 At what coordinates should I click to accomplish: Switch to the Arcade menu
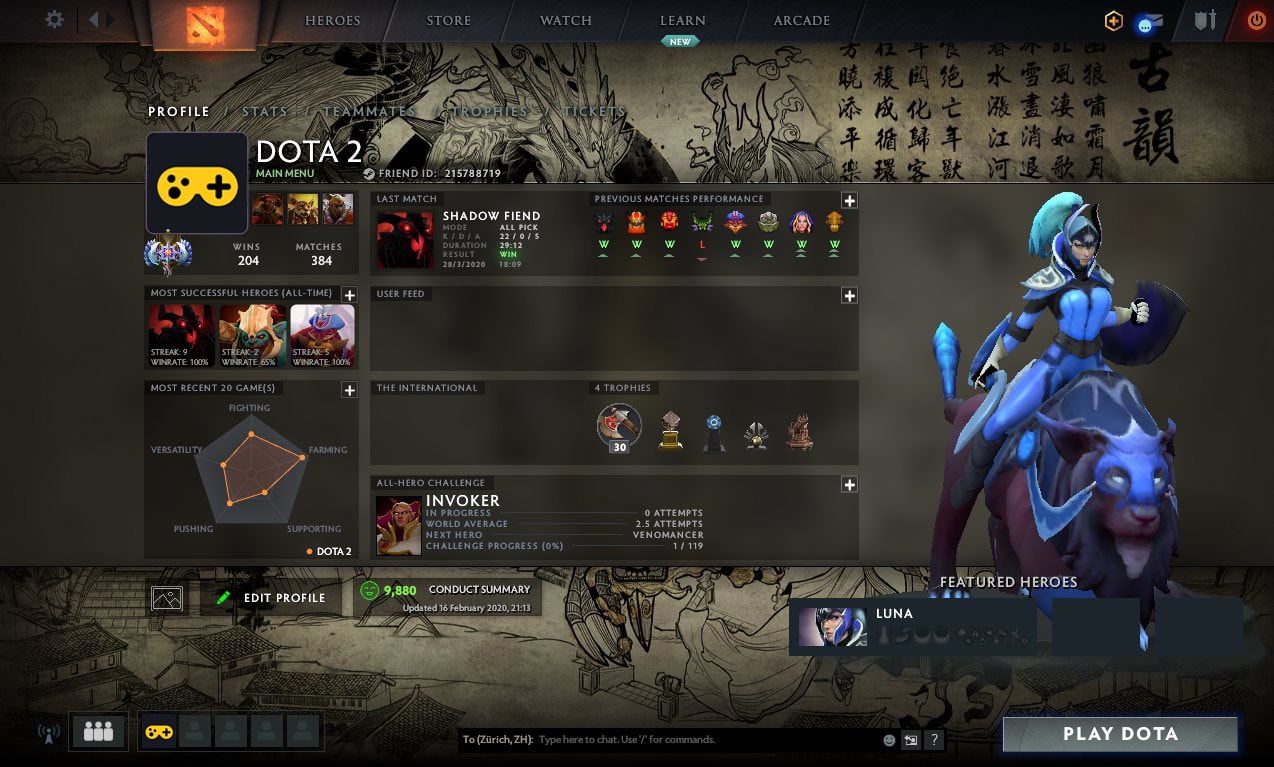click(x=802, y=21)
